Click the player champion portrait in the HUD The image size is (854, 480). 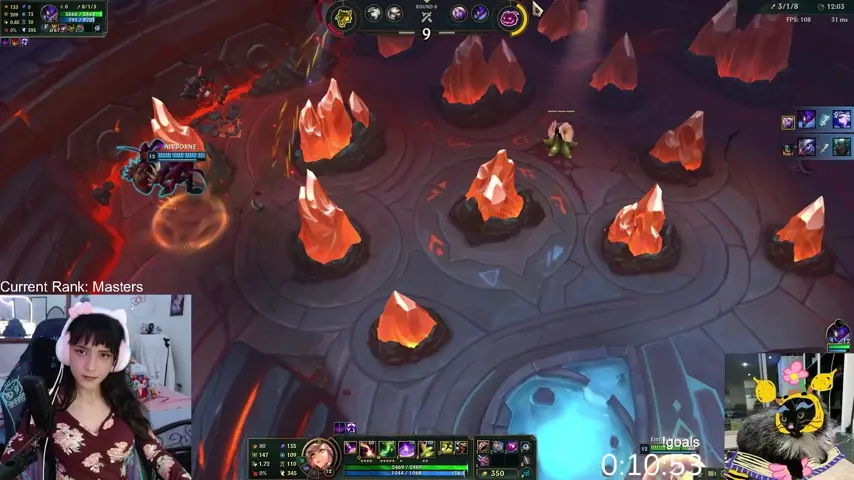(x=318, y=455)
